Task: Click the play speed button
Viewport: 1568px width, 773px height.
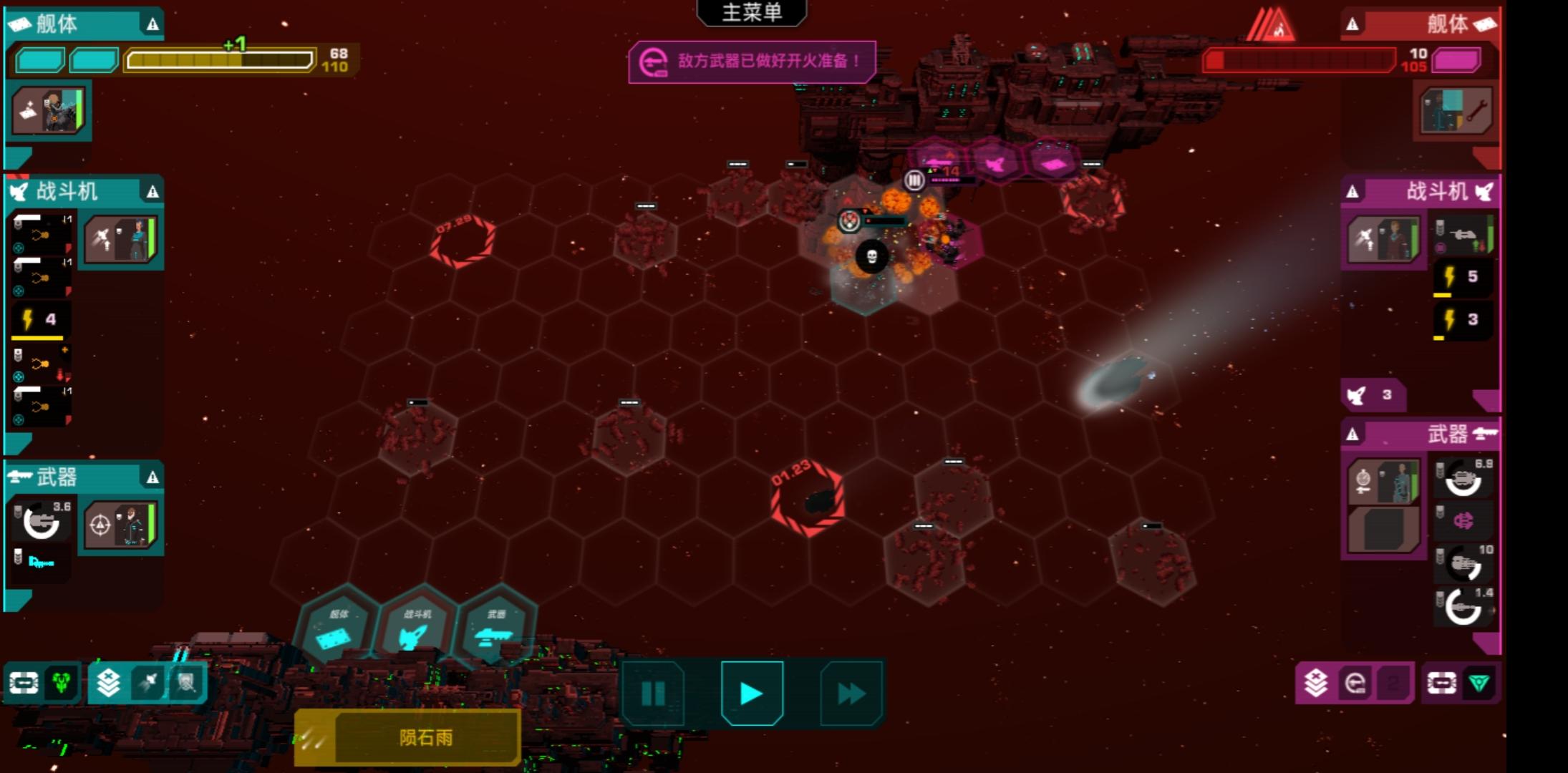Action: click(752, 693)
